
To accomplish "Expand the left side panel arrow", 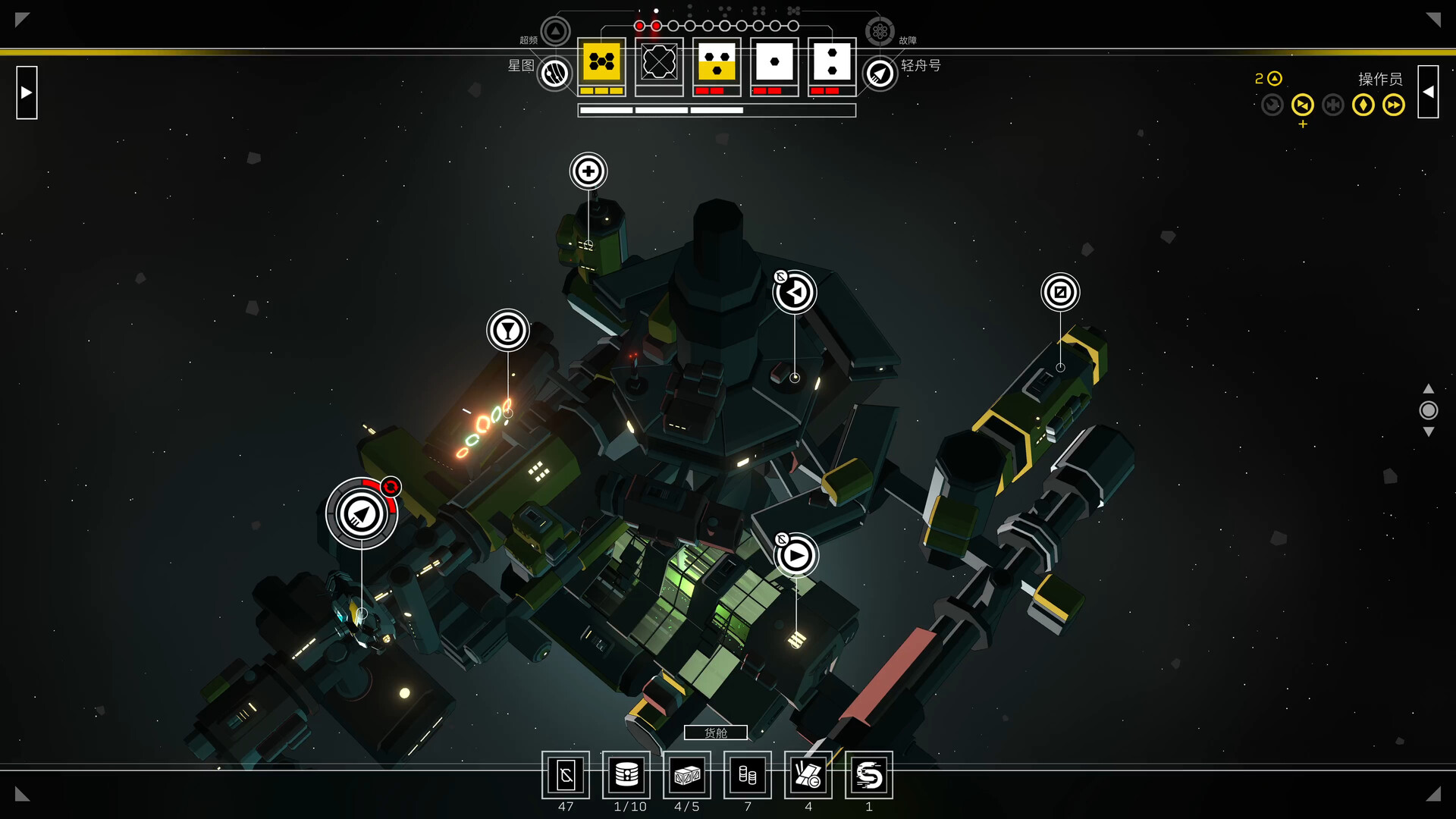I will (x=27, y=92).
